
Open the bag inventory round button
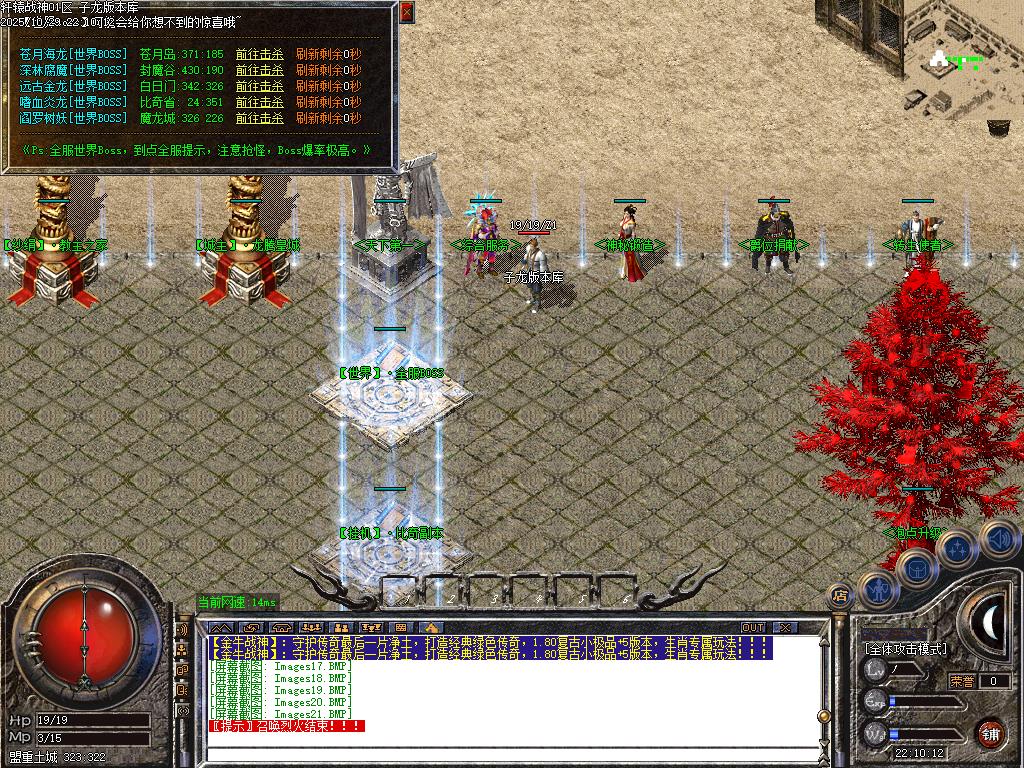pos(916,567)
